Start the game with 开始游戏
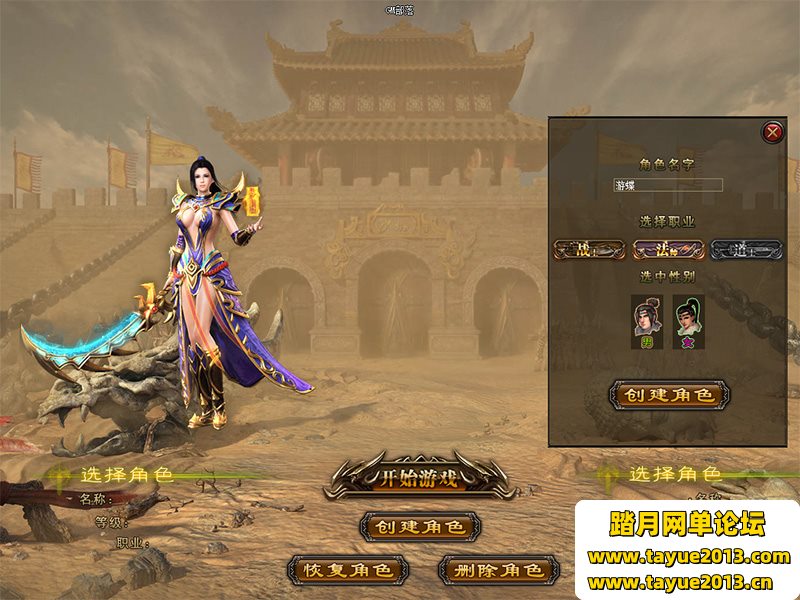This screenshot has height=600, width=800. (x=420, y=477)
